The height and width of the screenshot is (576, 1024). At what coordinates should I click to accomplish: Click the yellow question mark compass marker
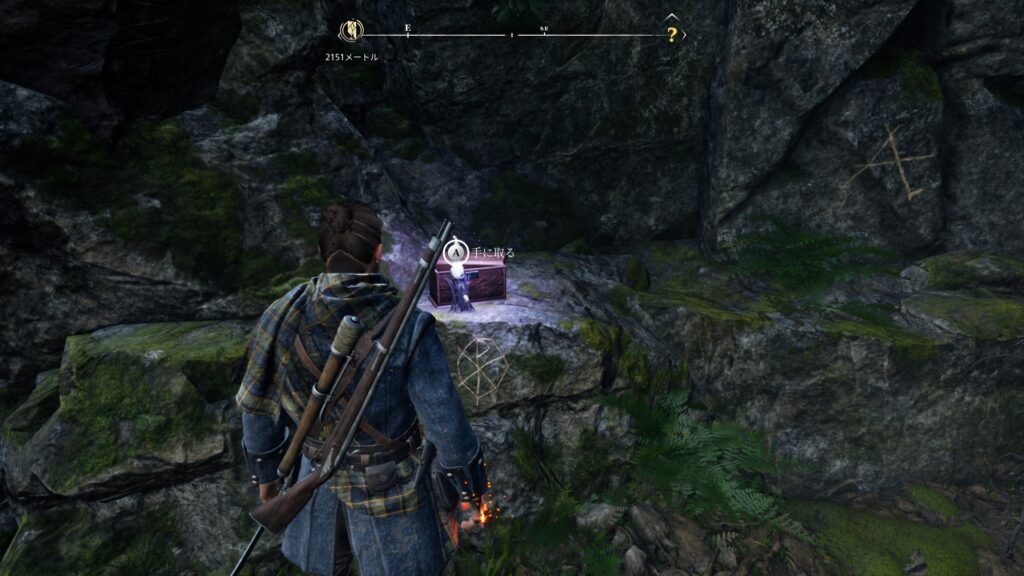[672, 34]
